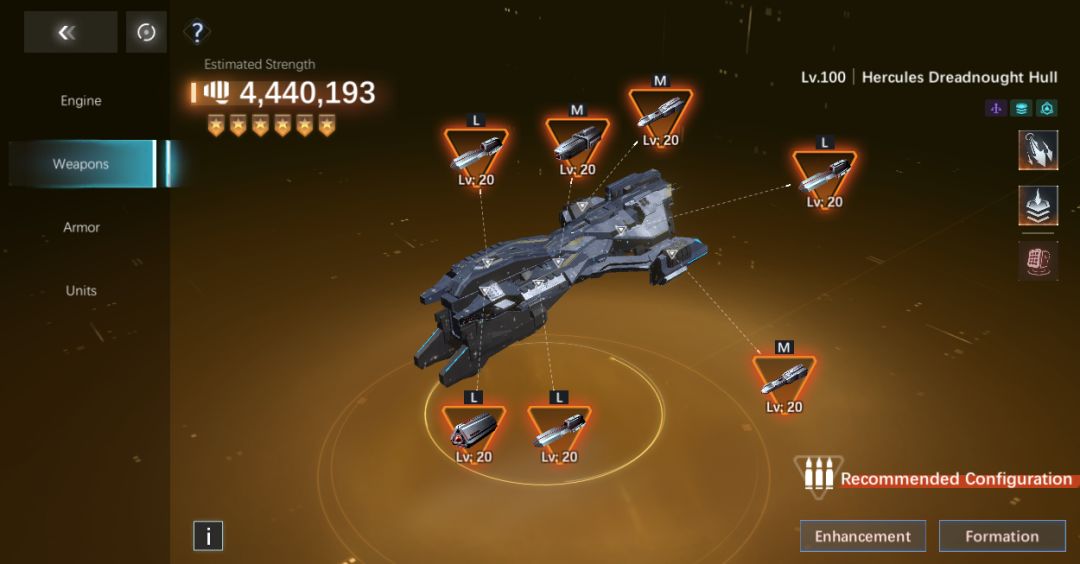This screenshot has width=1080, height=564.
Task: Select the Weapons tab
Action: pos(81,164)
